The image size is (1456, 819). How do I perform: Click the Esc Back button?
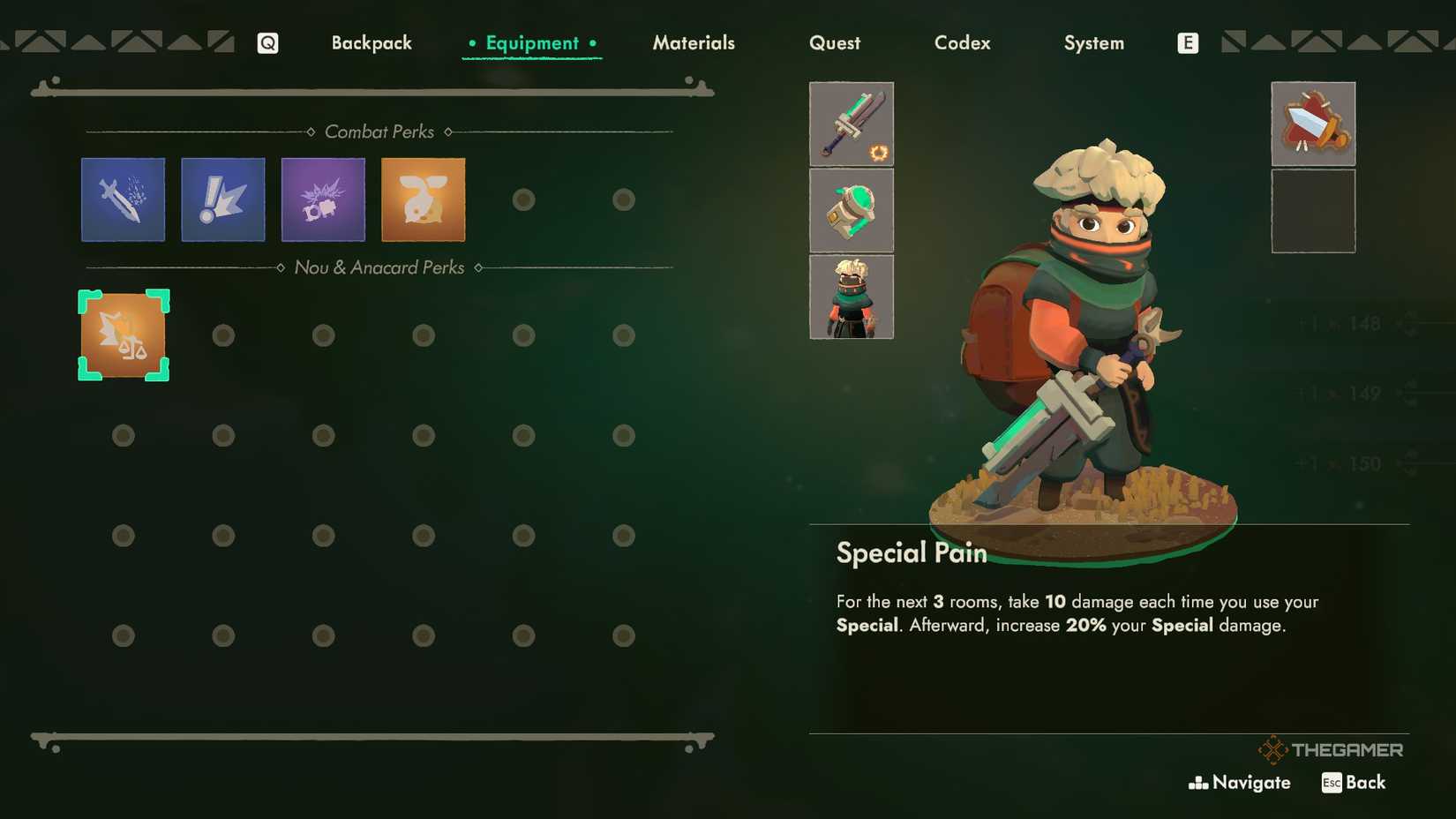pyautogui.click(x=1353, y=782)
